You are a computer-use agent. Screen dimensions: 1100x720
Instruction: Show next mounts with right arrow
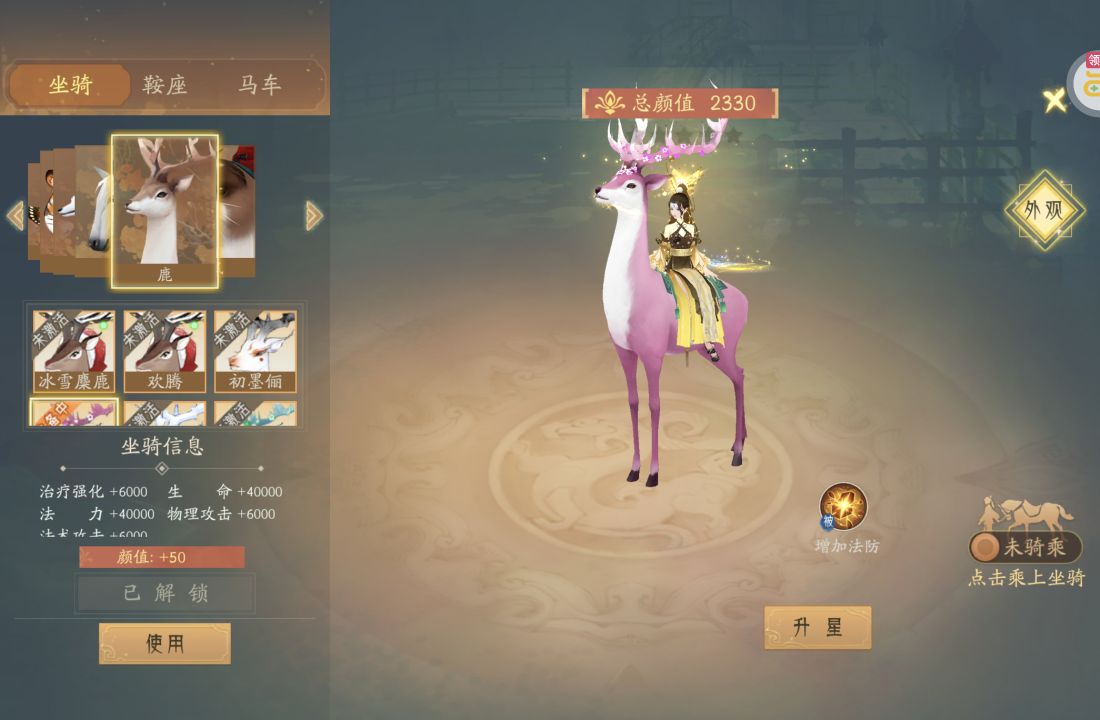314,215
